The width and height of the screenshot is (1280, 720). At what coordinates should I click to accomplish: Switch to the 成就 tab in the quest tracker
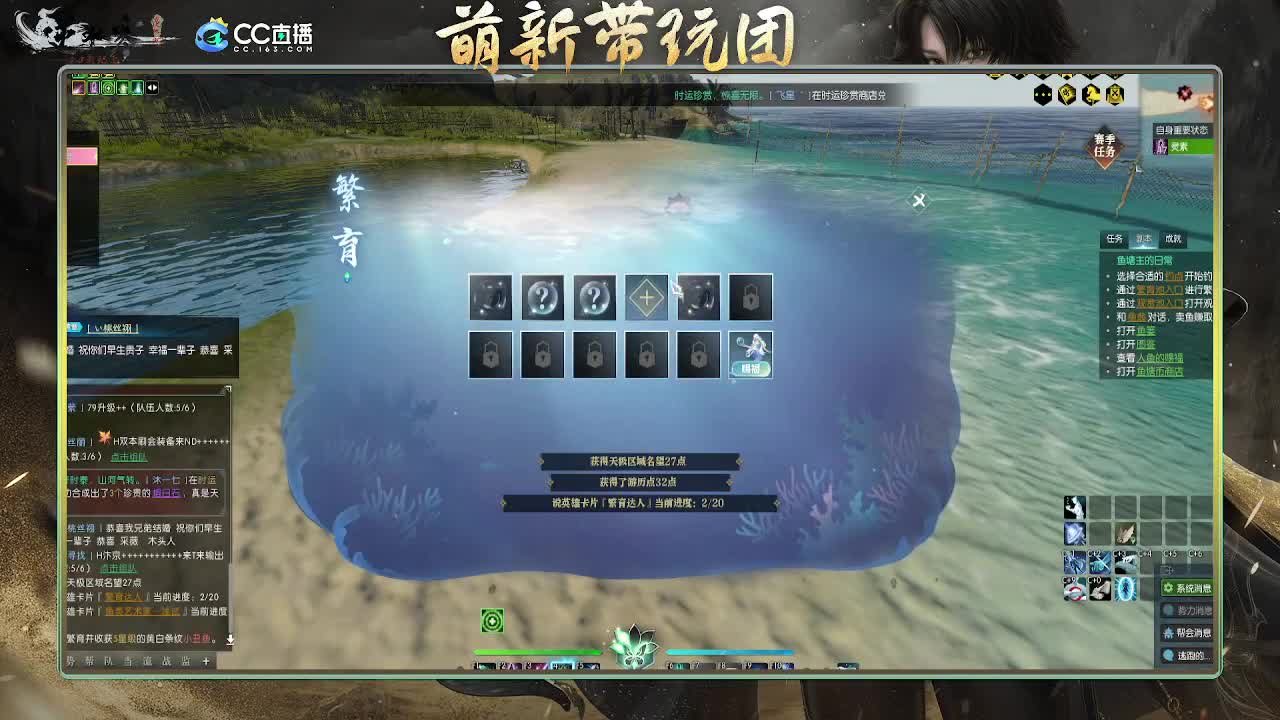(1174, 239)
